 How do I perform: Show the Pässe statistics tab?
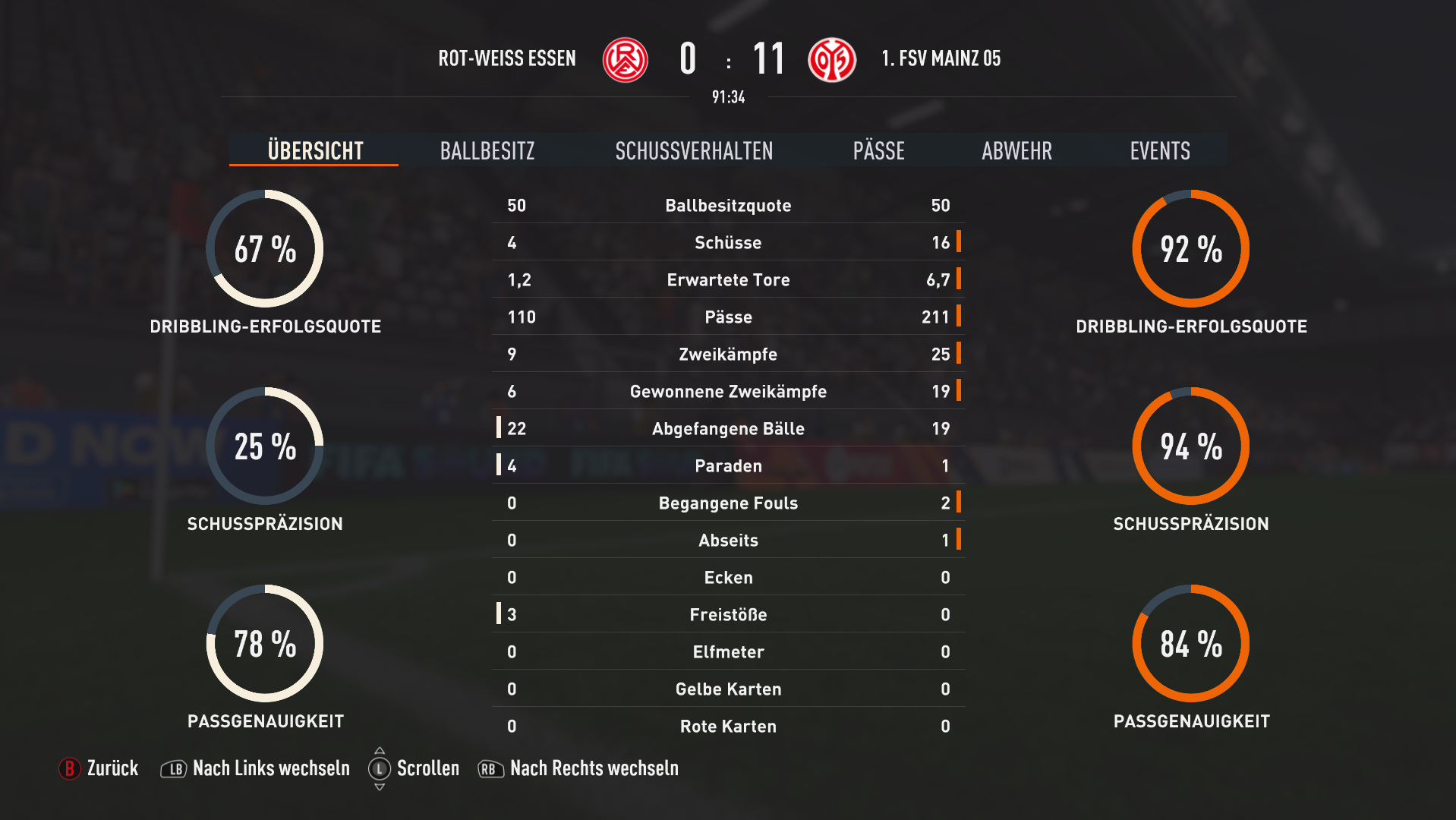878,150
